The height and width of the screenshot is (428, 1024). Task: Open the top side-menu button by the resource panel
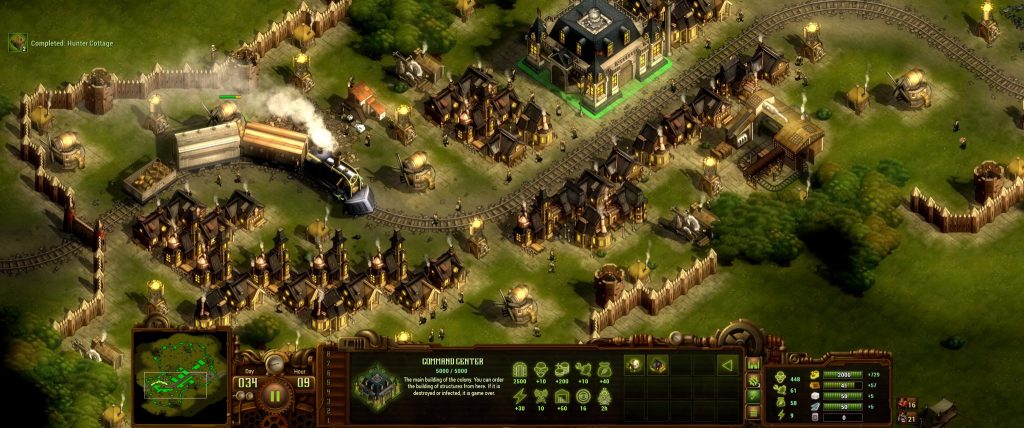point(753,364)
